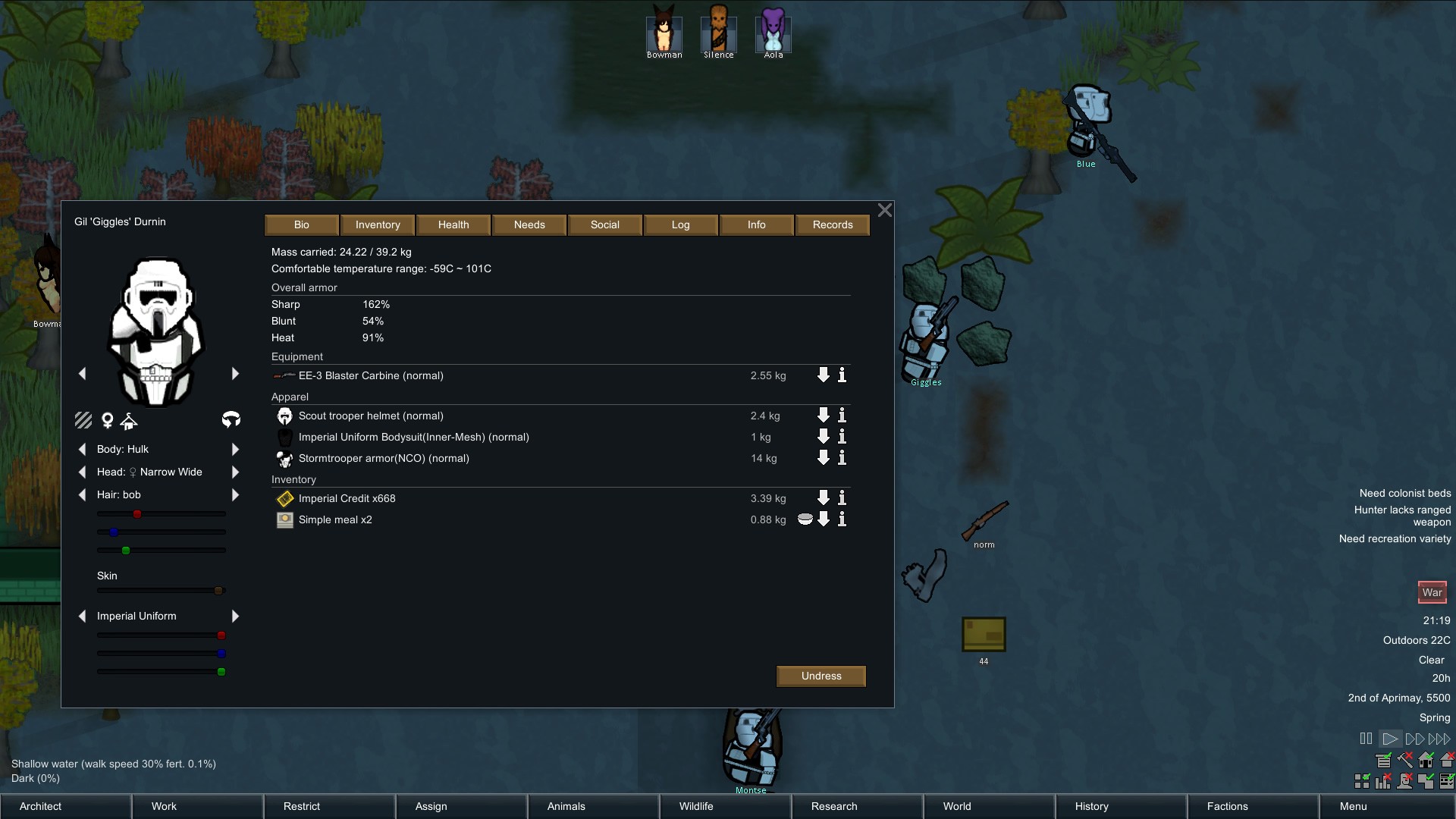
Task: Click the Undress button
Action: click(x=821, y=676)
